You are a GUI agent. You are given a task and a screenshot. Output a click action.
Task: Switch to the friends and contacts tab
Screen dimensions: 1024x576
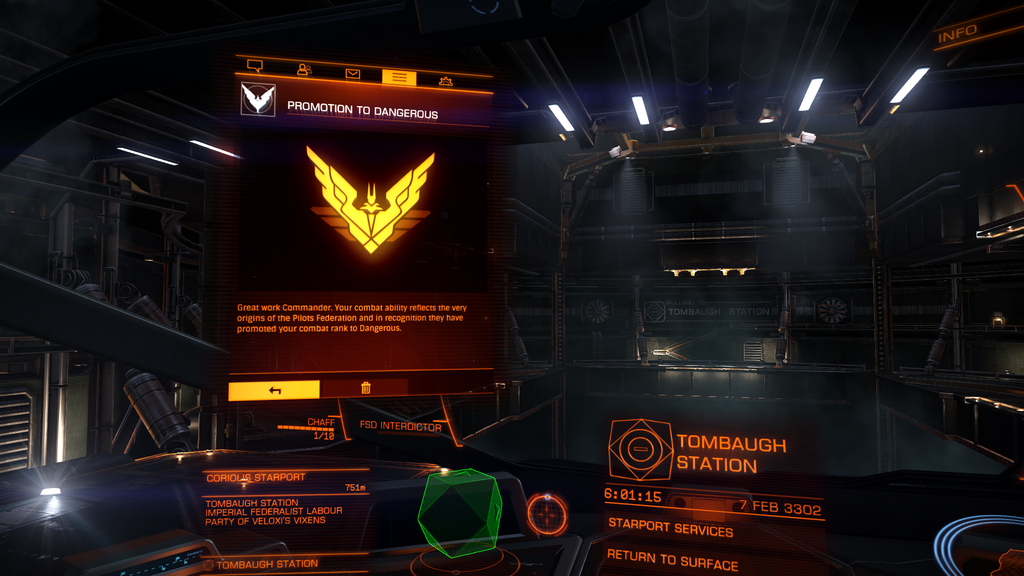(304, 70)
